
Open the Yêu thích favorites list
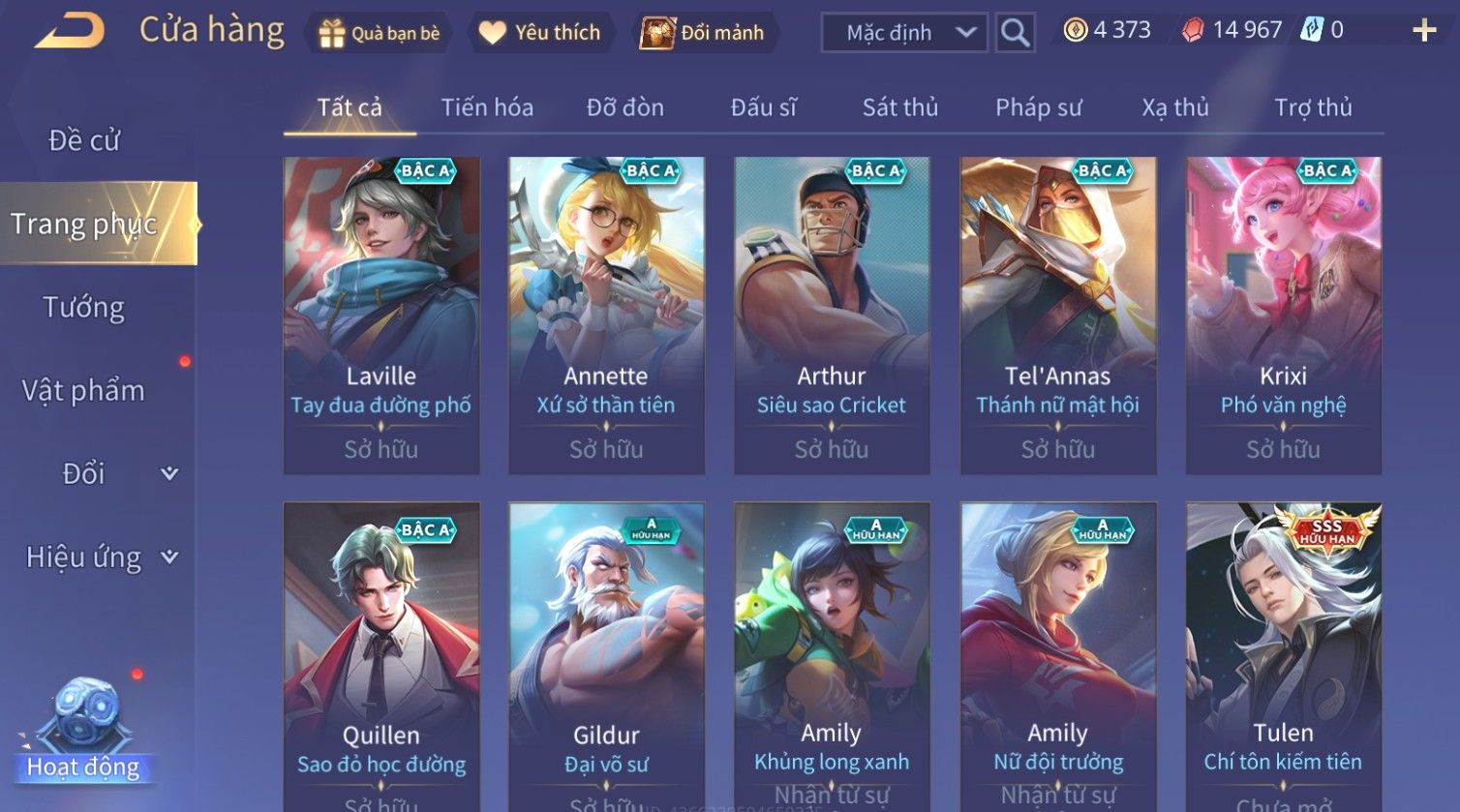click(x=540, y=33)
